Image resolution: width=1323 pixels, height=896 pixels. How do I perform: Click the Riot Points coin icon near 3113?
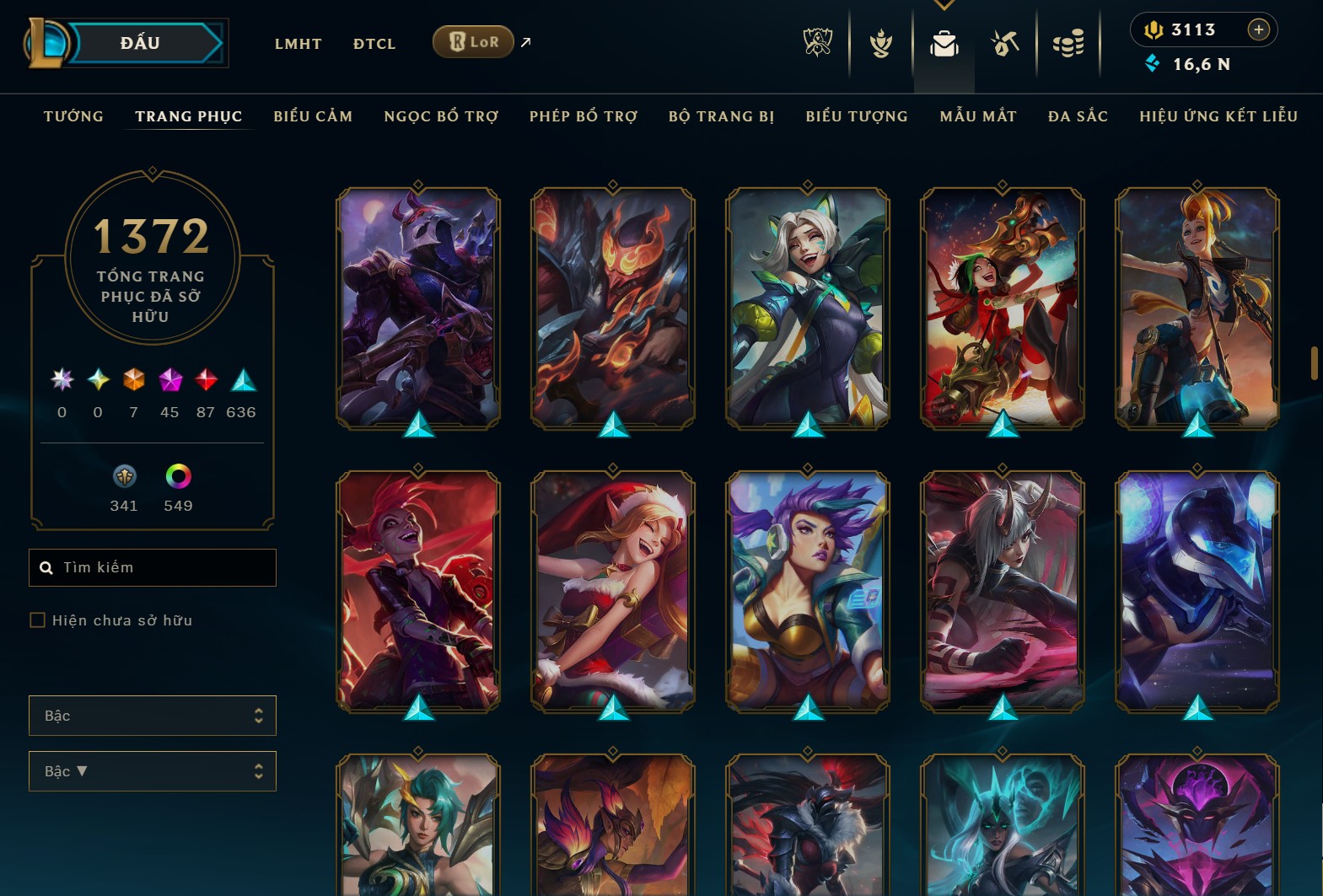(1154, 30)
